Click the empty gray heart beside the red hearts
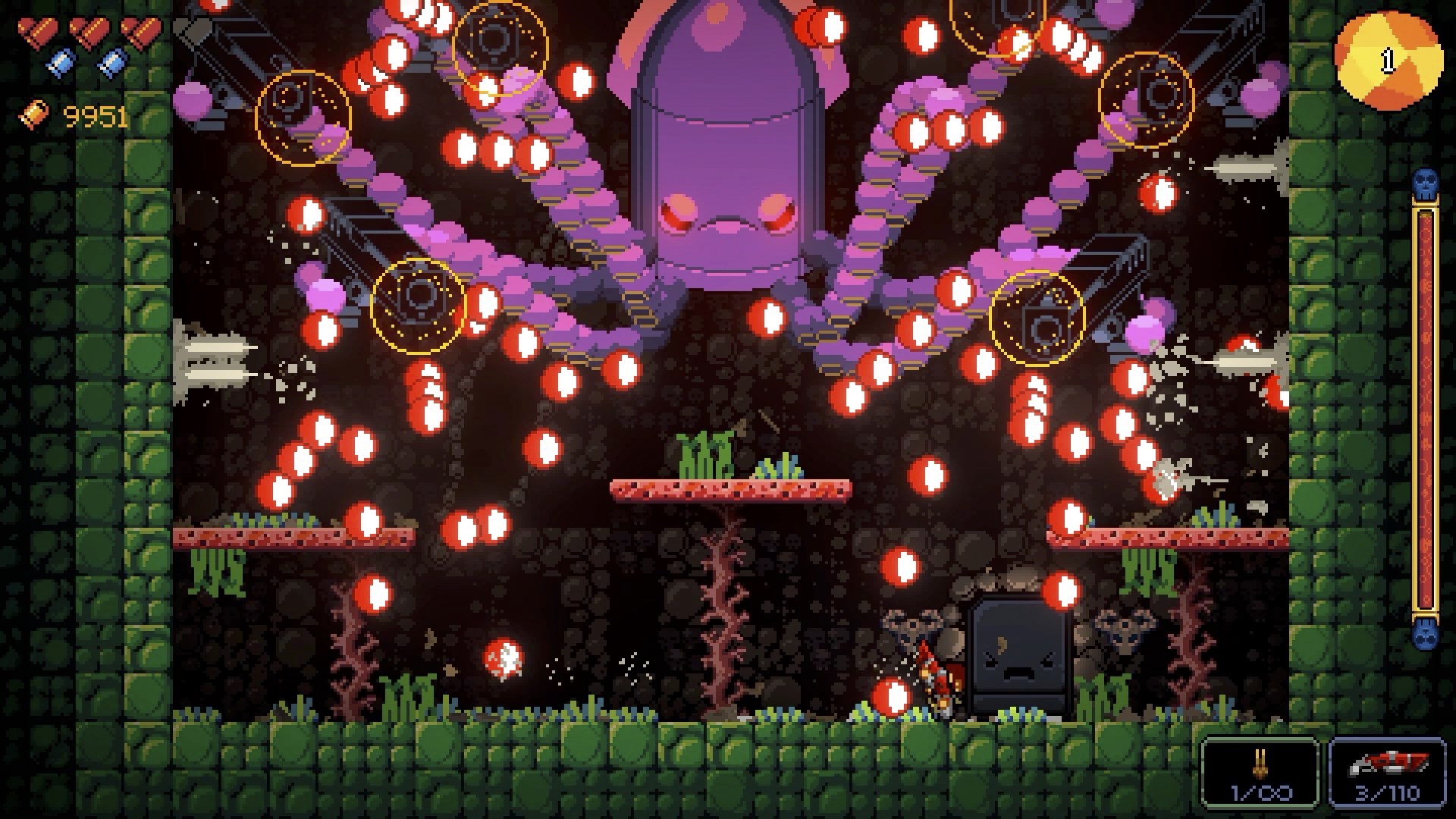1456x819 pixels. pyautogui.click(x=192, y=32)
